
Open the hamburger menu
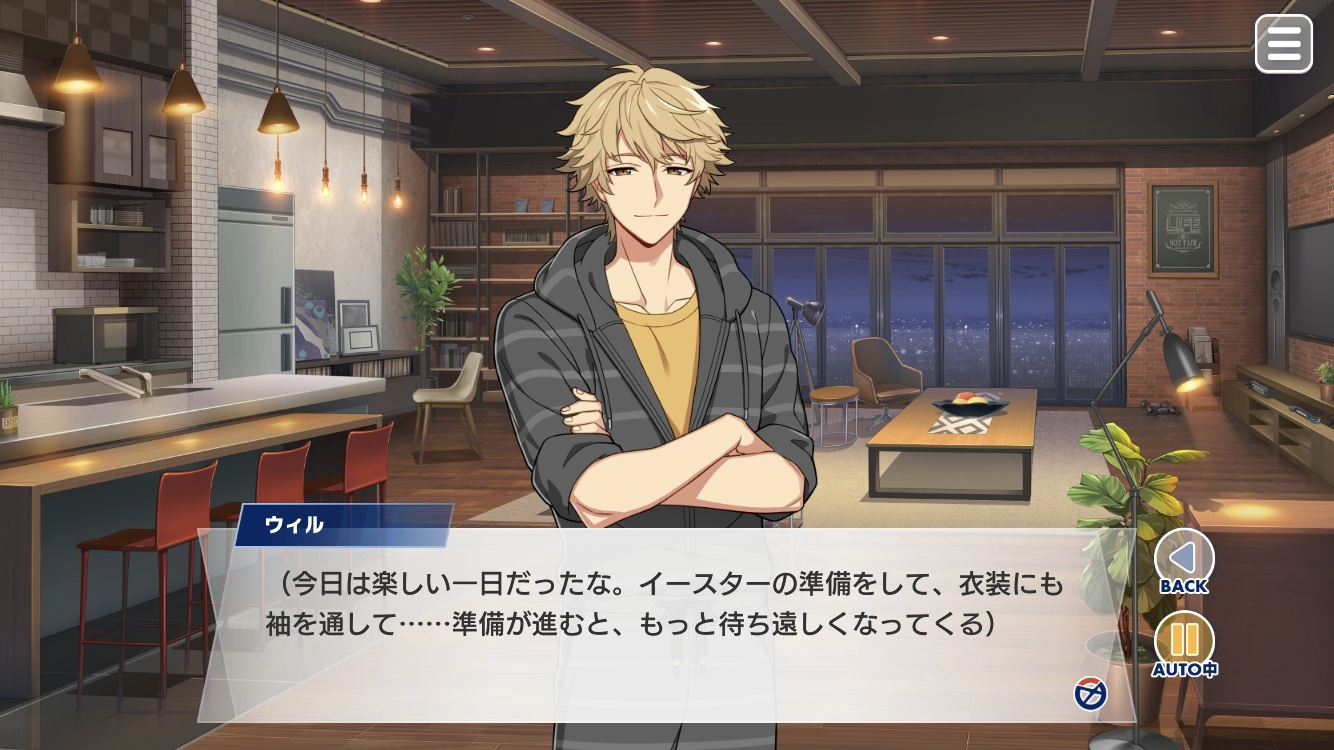1283,44
